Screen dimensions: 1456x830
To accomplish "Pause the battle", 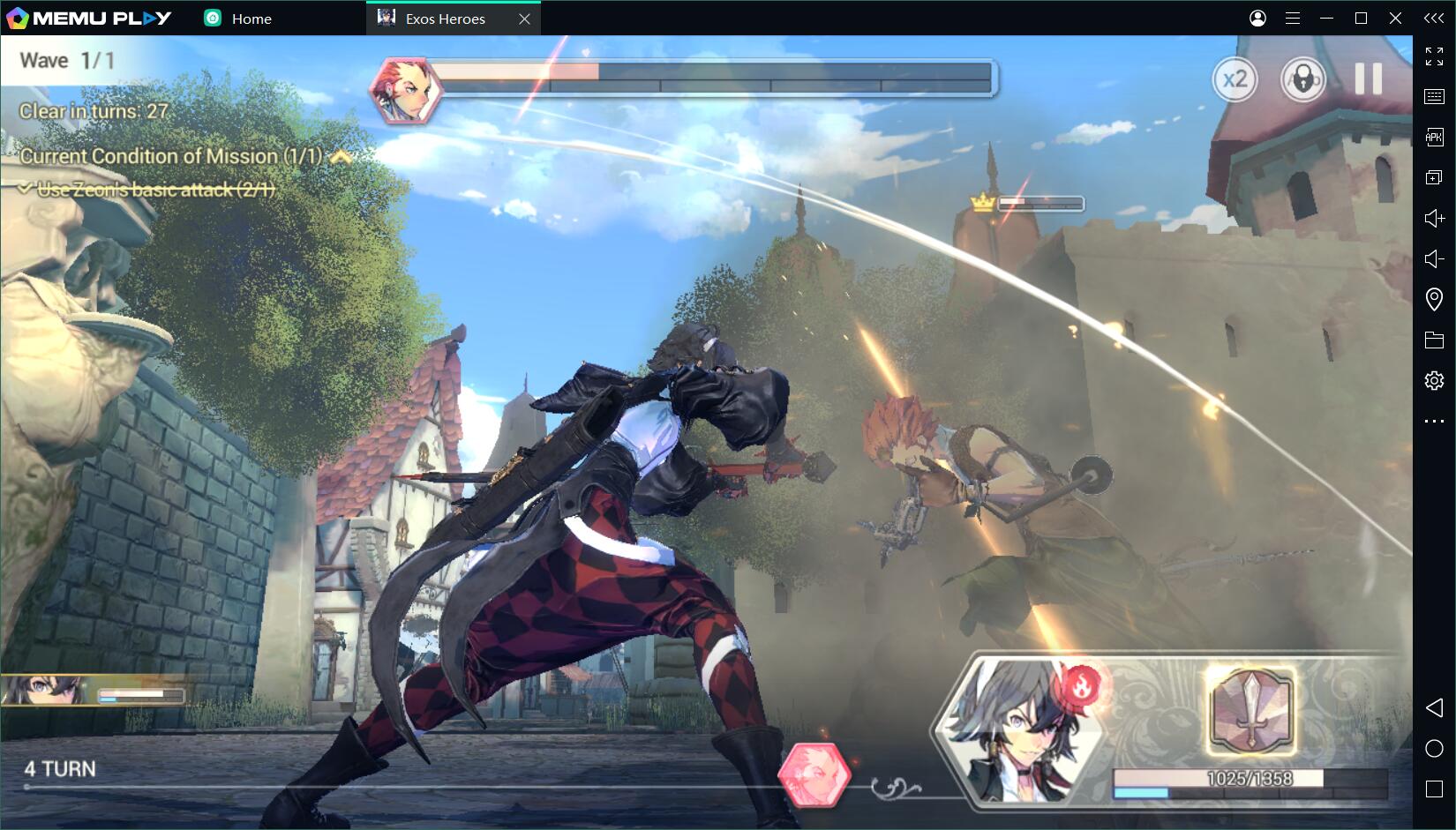I will tap(1368, 79).
